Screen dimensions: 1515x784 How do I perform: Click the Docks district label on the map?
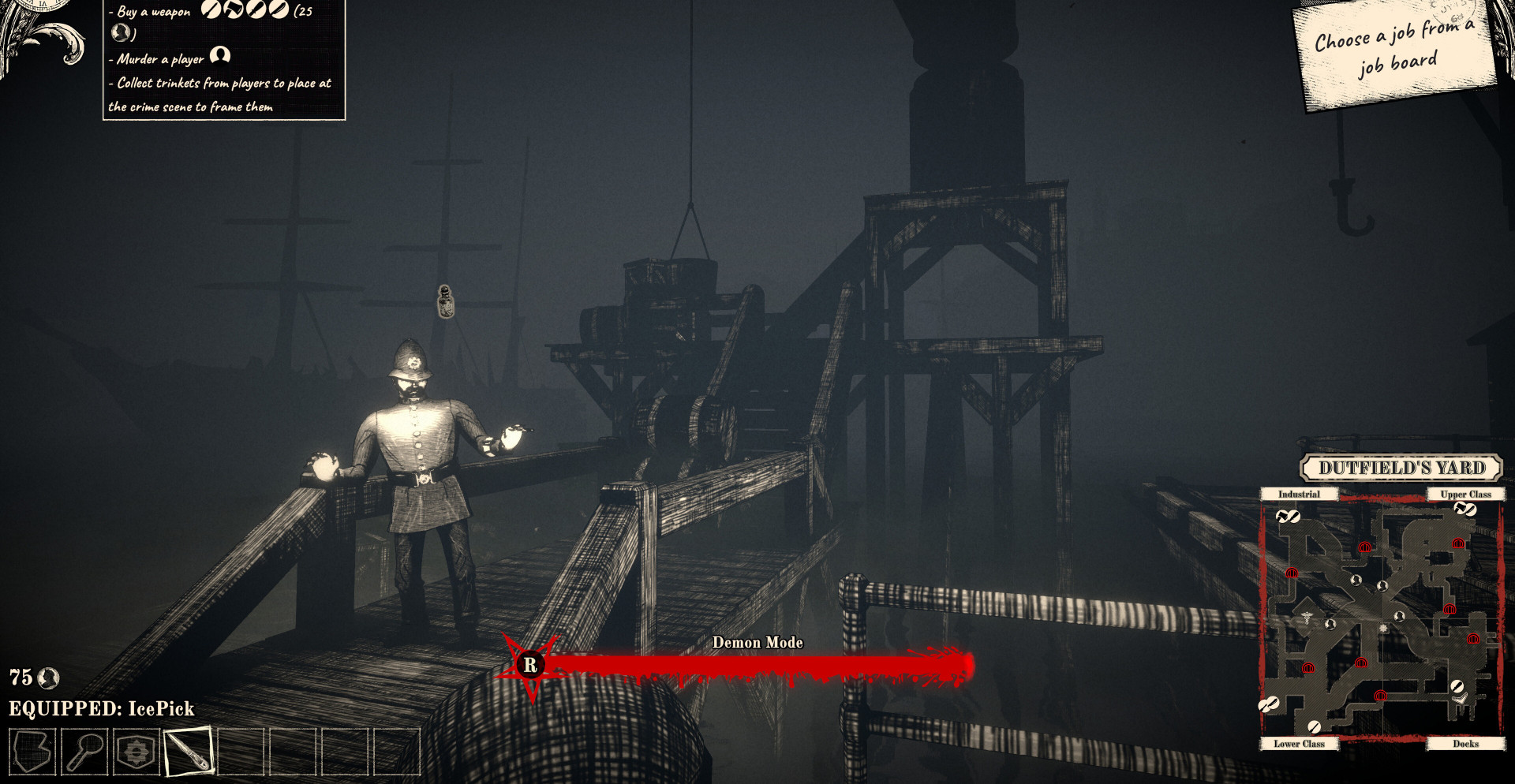1465,744
